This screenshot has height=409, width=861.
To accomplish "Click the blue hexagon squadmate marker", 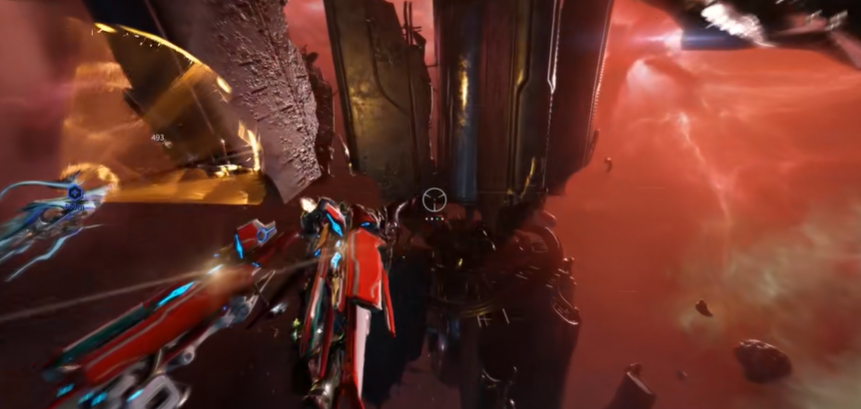I will tap(75, 190).
